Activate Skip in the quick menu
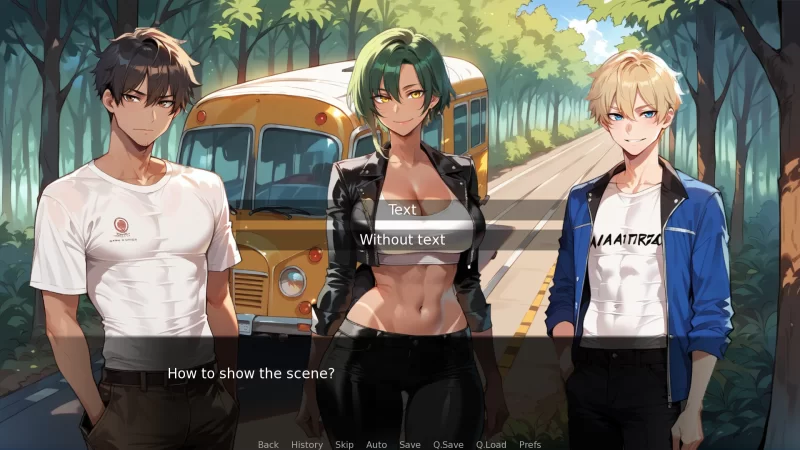 344,444
